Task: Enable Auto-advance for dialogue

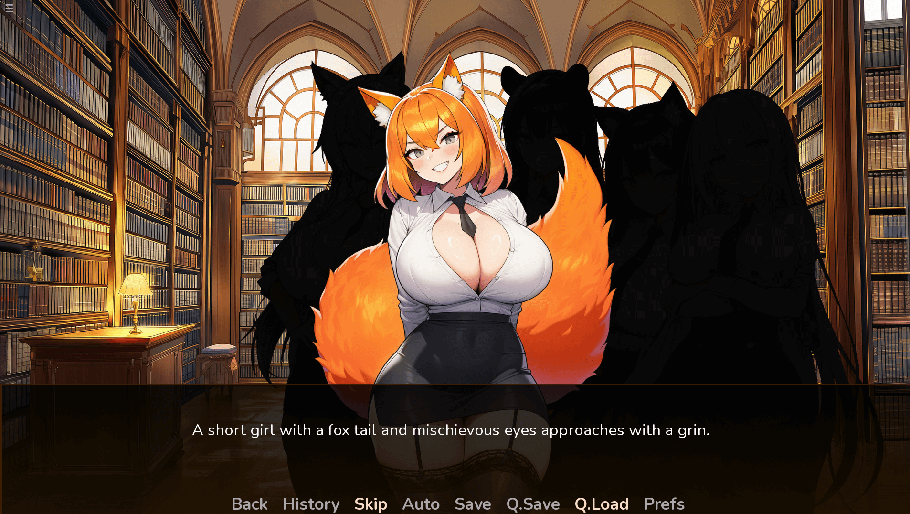Action: (421, 504)
